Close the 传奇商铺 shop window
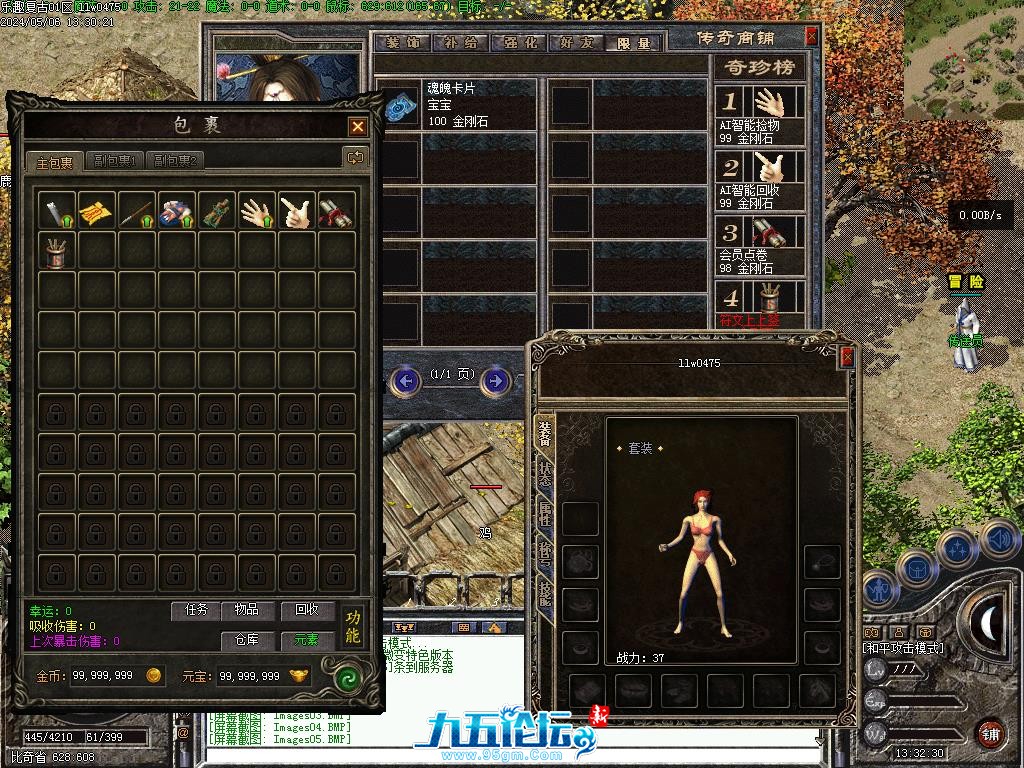Image resolution: width=1024 pixels, height=768 pixels. pos(811,36)
